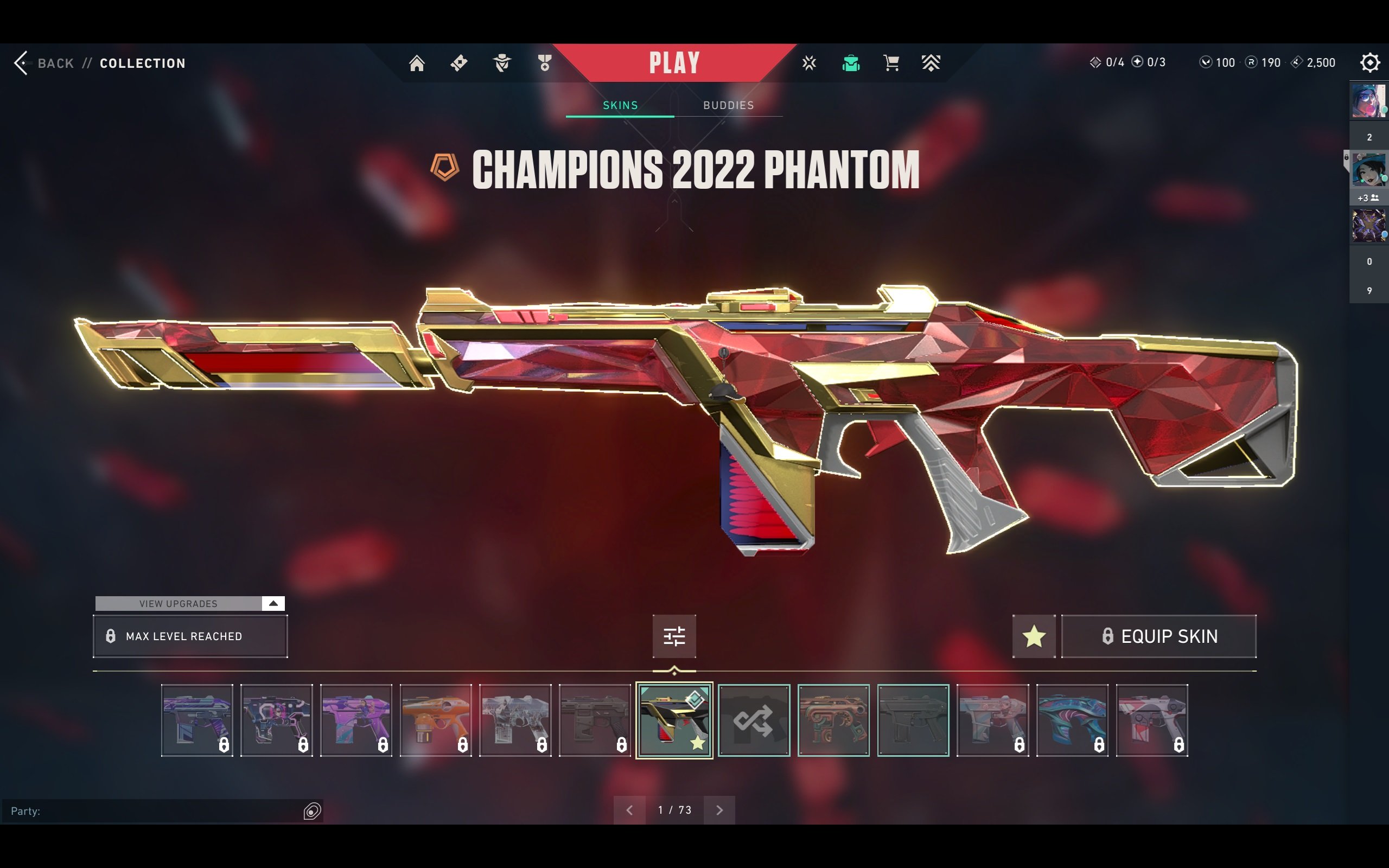The height and width of the screenshot is (868, 1389).
Task: Click the Max Level Reached button
Action: pyautogui.click(x=190, y=636)
